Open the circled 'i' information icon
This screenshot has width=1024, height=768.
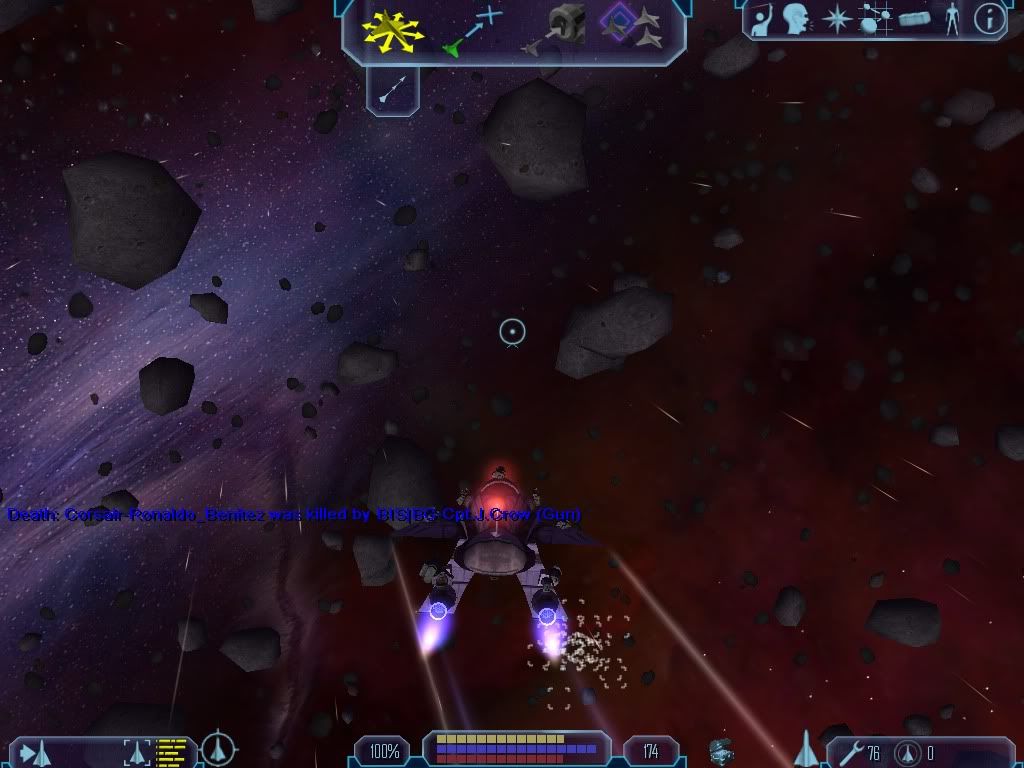(989, 19)
